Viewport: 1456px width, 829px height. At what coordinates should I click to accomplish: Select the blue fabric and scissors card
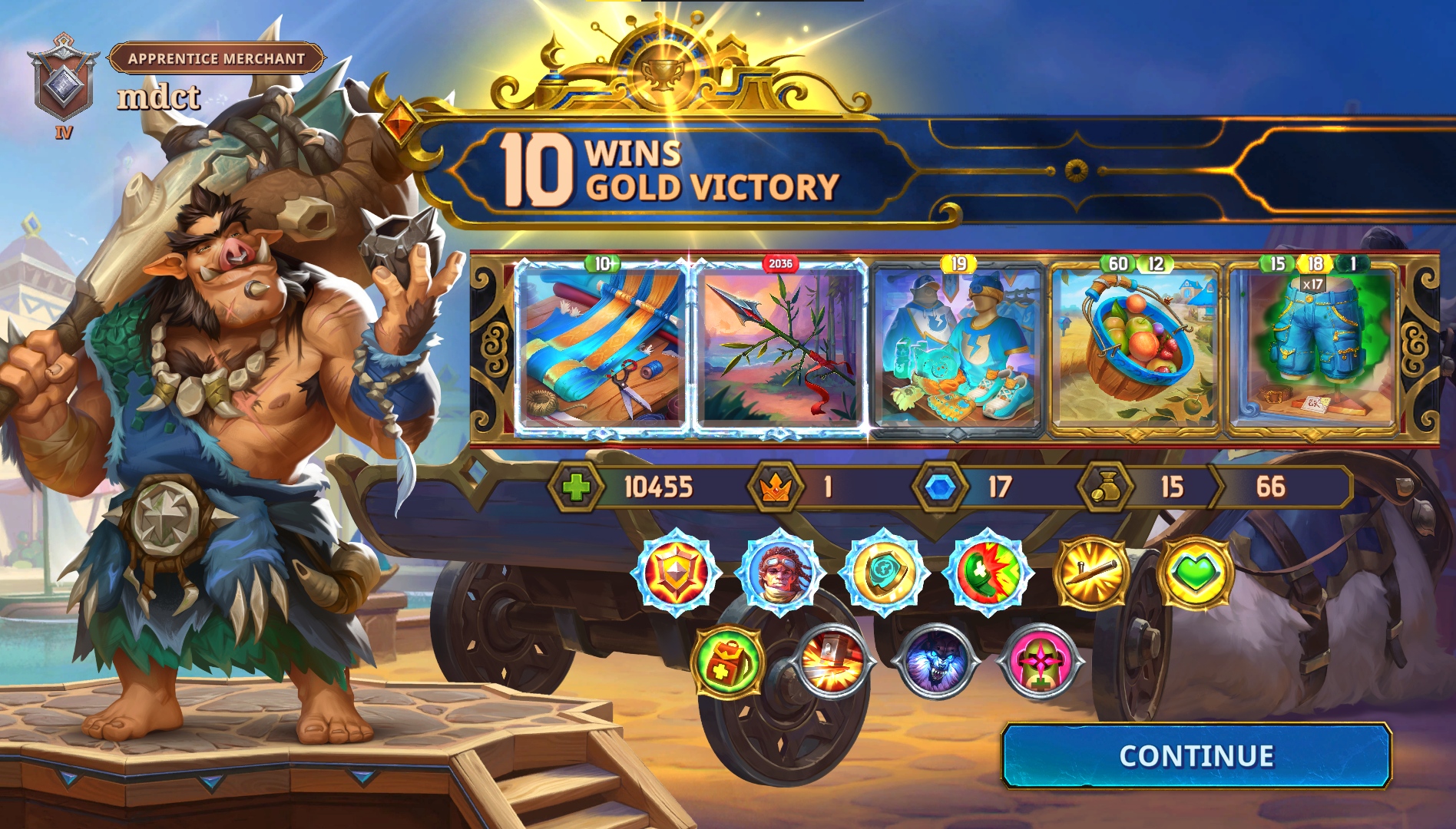[x=602, y=348]
